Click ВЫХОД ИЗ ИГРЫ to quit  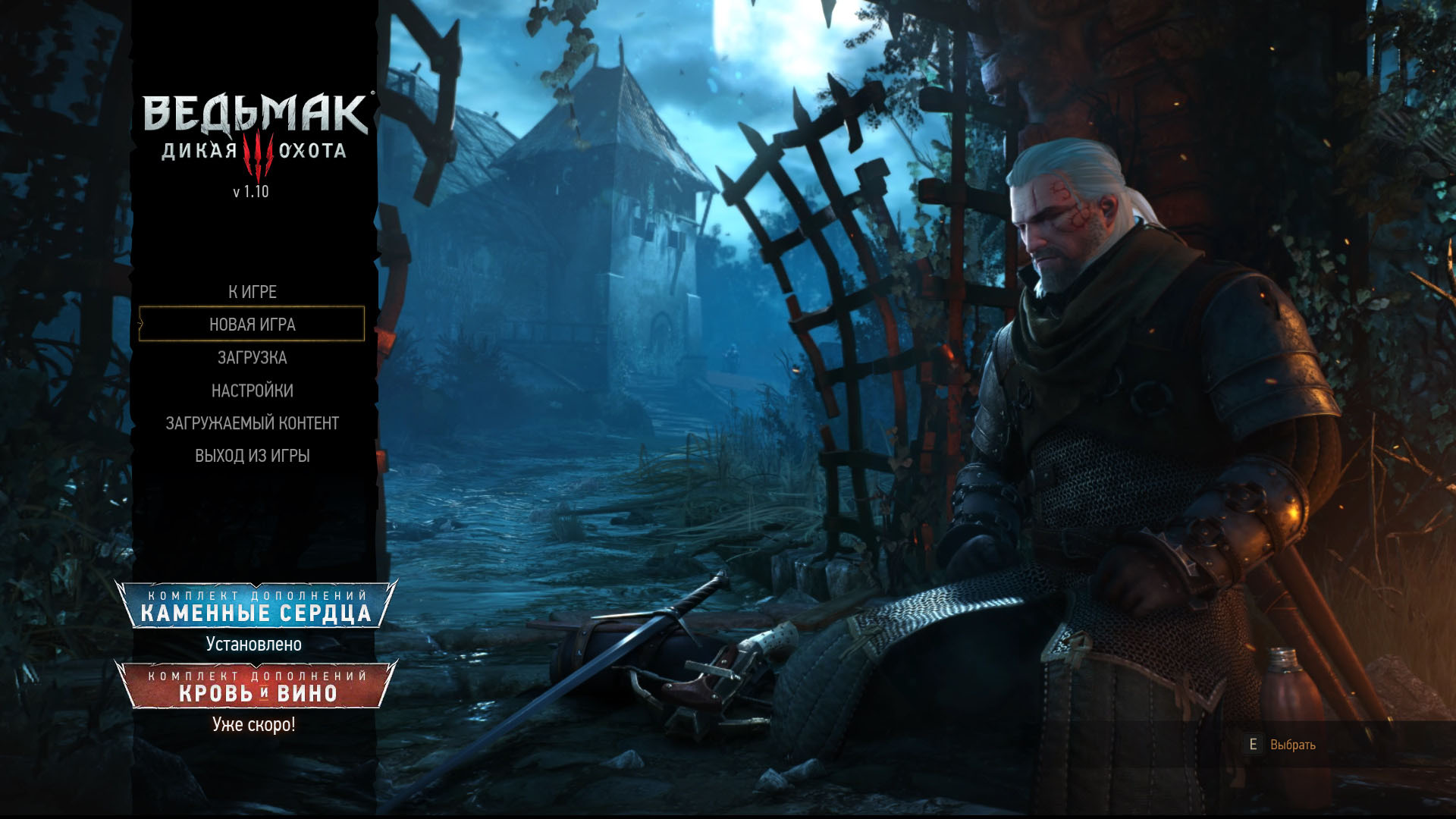click(253, 456)
